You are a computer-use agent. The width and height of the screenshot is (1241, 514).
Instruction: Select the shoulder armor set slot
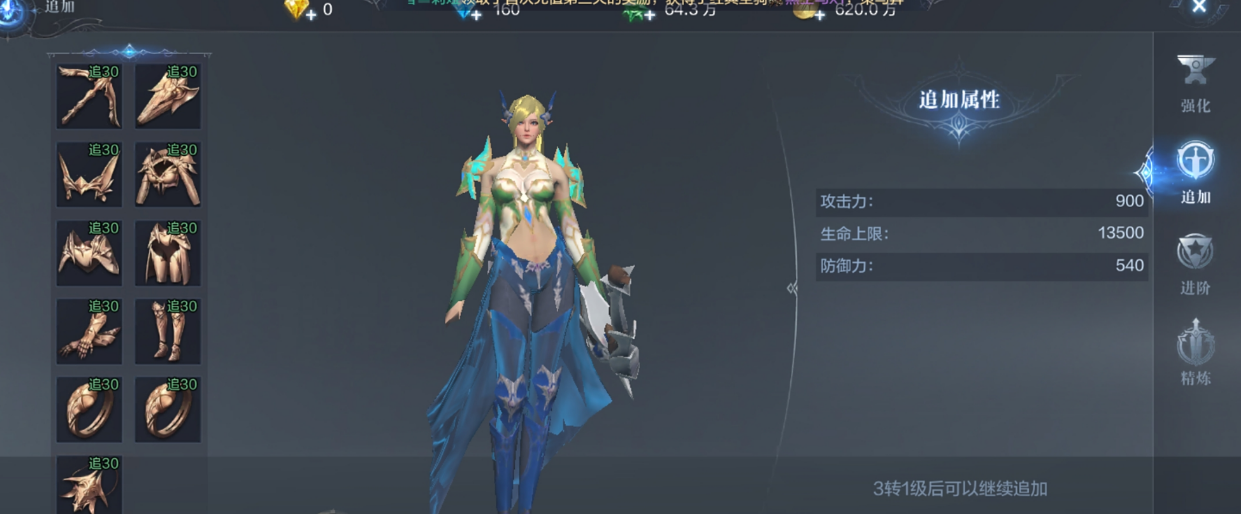click(x=167, y=174)
